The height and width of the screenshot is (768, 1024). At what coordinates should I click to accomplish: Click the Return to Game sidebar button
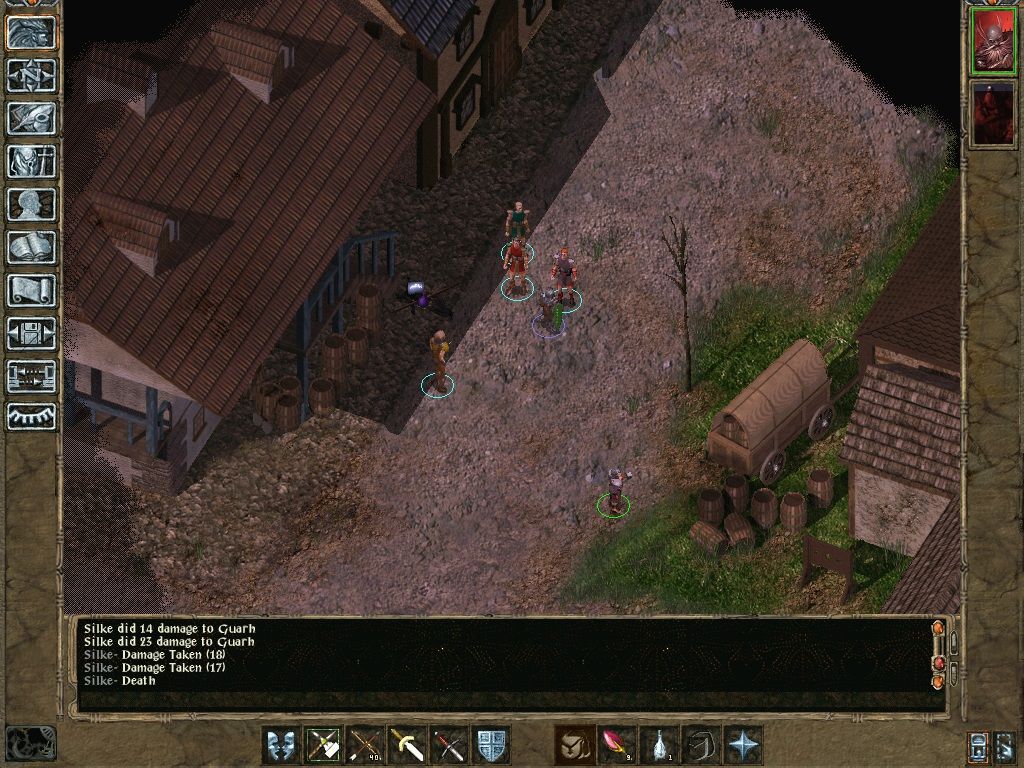coord(31,32)
